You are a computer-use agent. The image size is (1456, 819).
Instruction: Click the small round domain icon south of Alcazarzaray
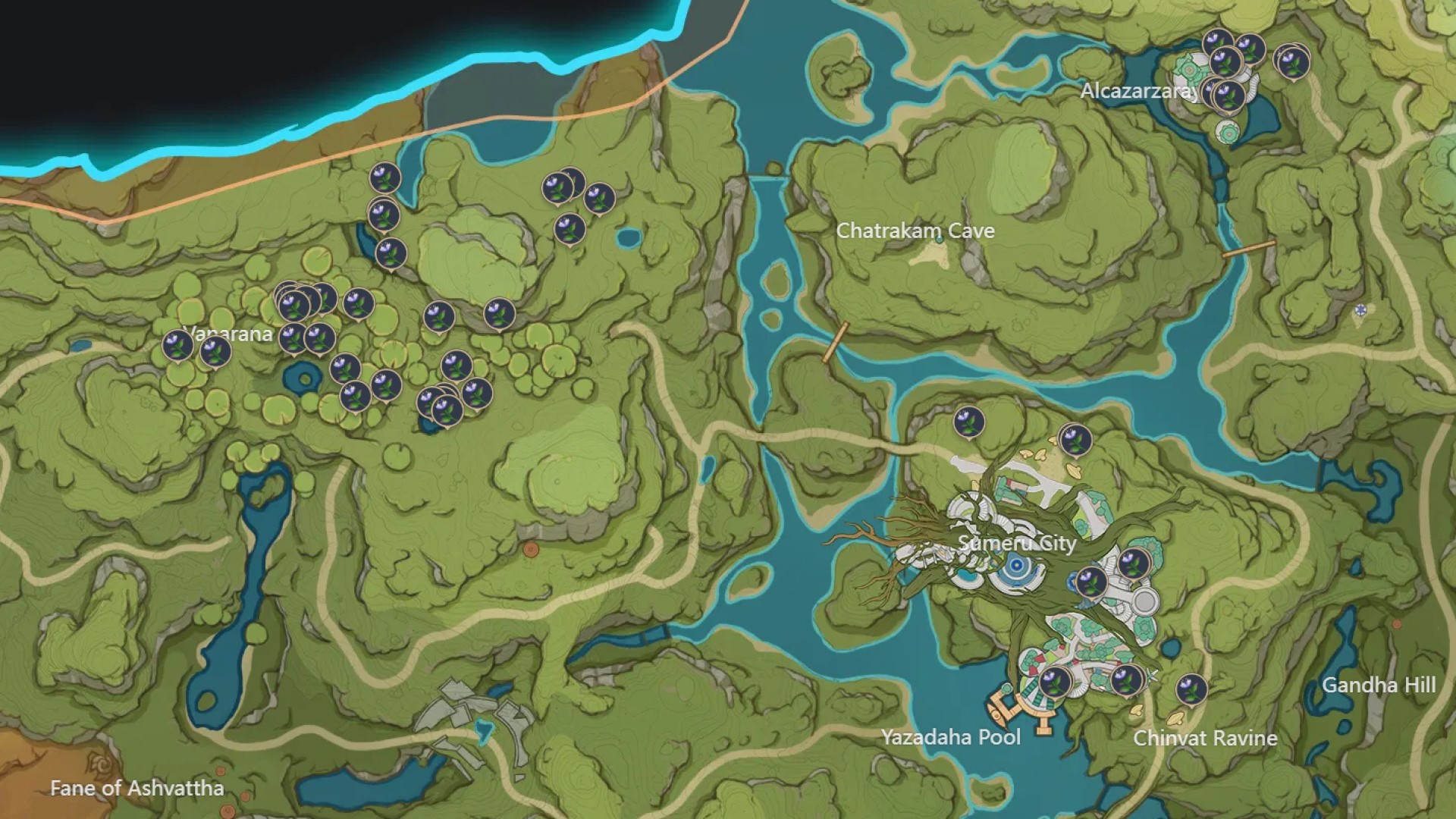click(1228, 133)
